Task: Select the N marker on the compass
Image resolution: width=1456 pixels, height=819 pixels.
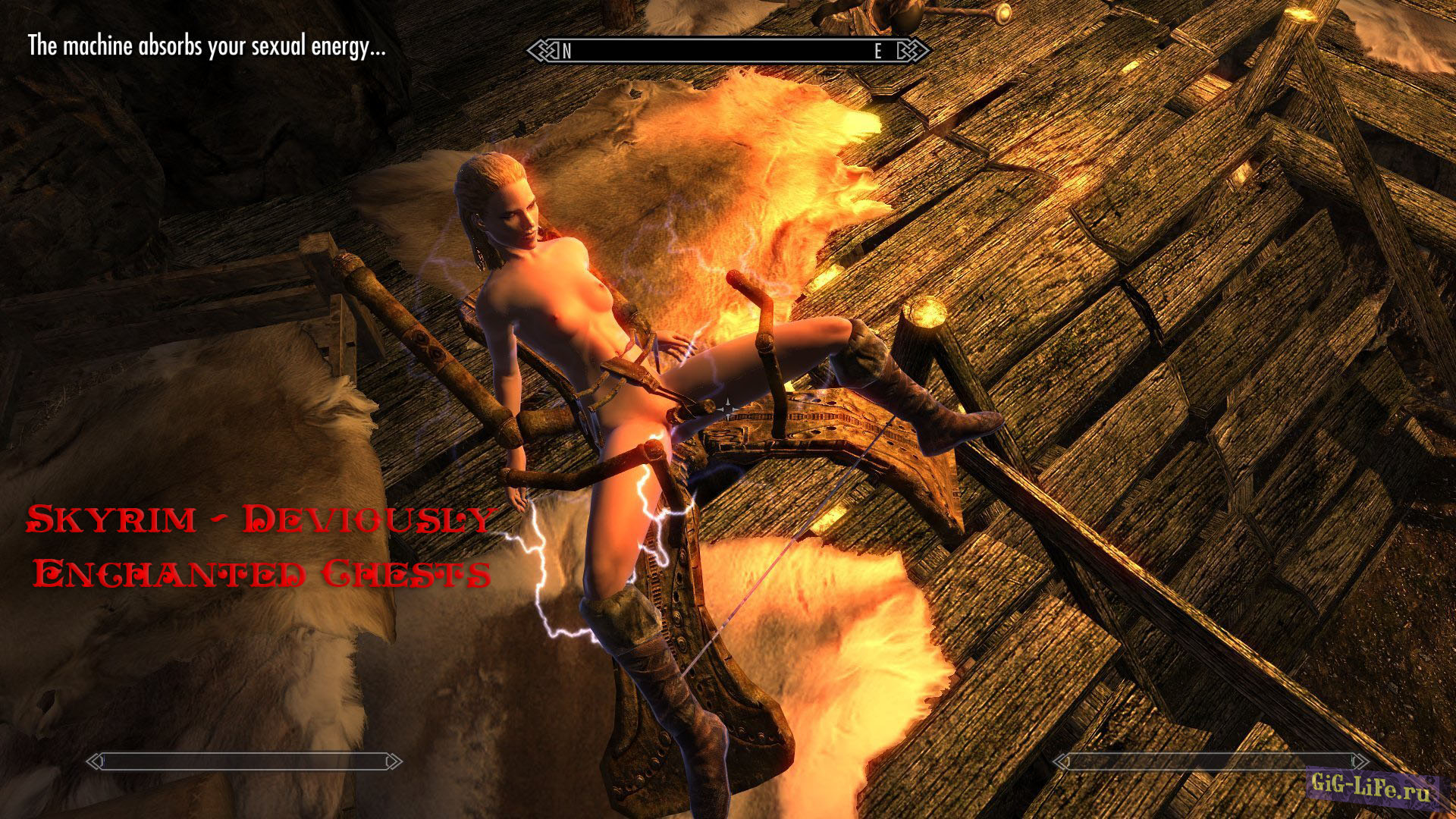Action: point(566,52)
